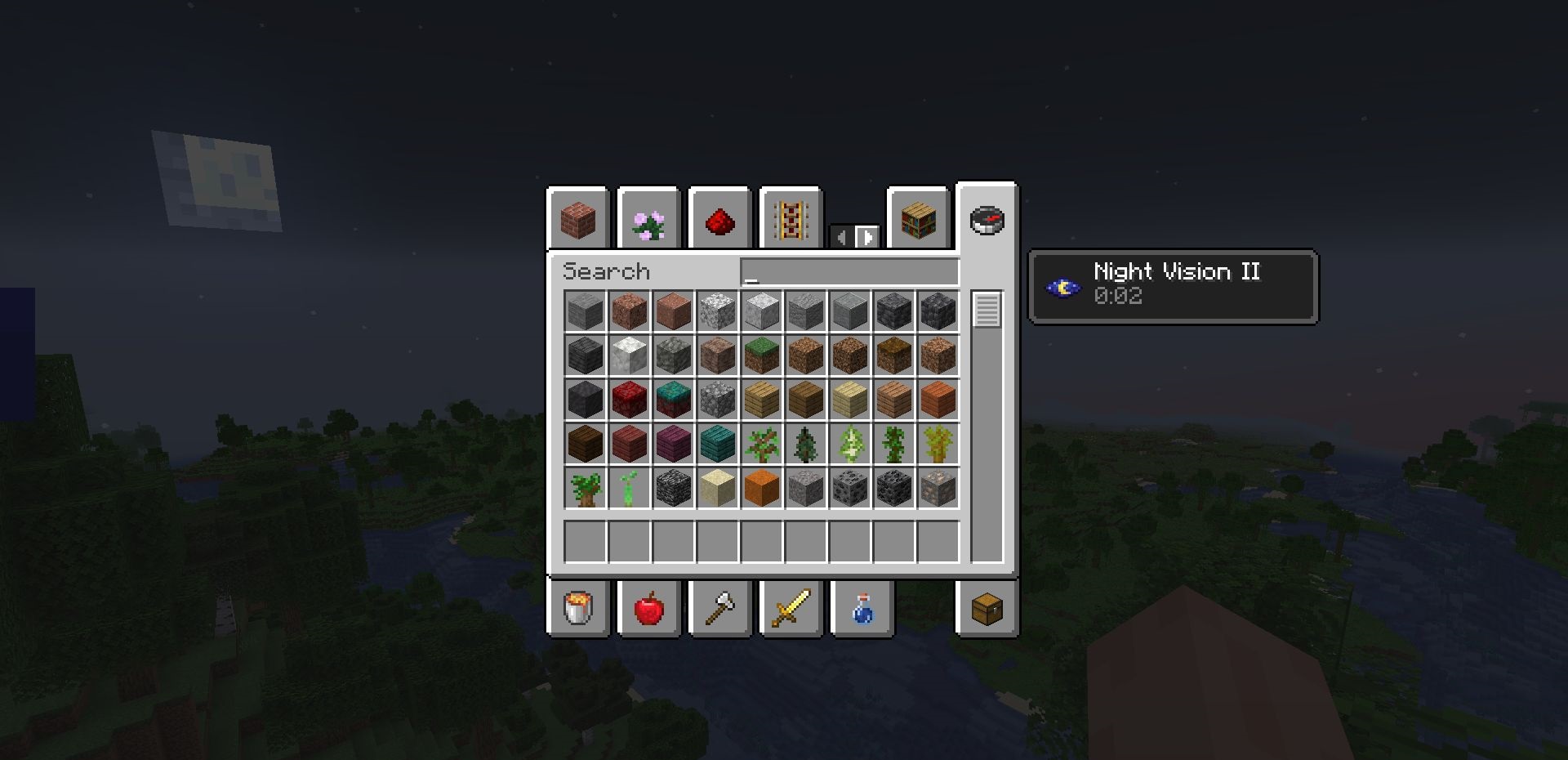Open the Redstone dust tab
Image resolution: width=1568 pixels, height=760 pixels.
(719, 220)
